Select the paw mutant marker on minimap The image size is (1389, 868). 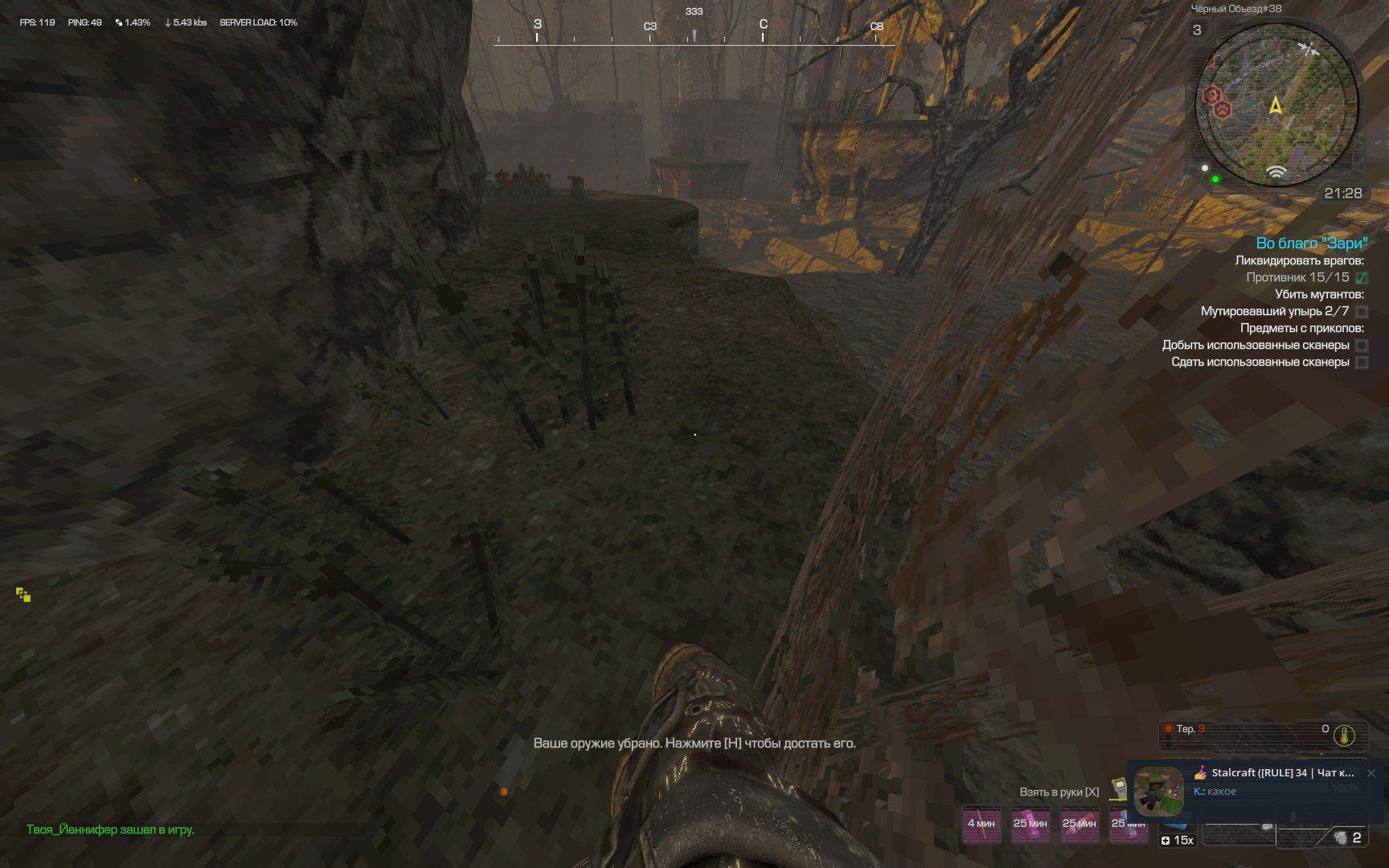(1223, 109)
